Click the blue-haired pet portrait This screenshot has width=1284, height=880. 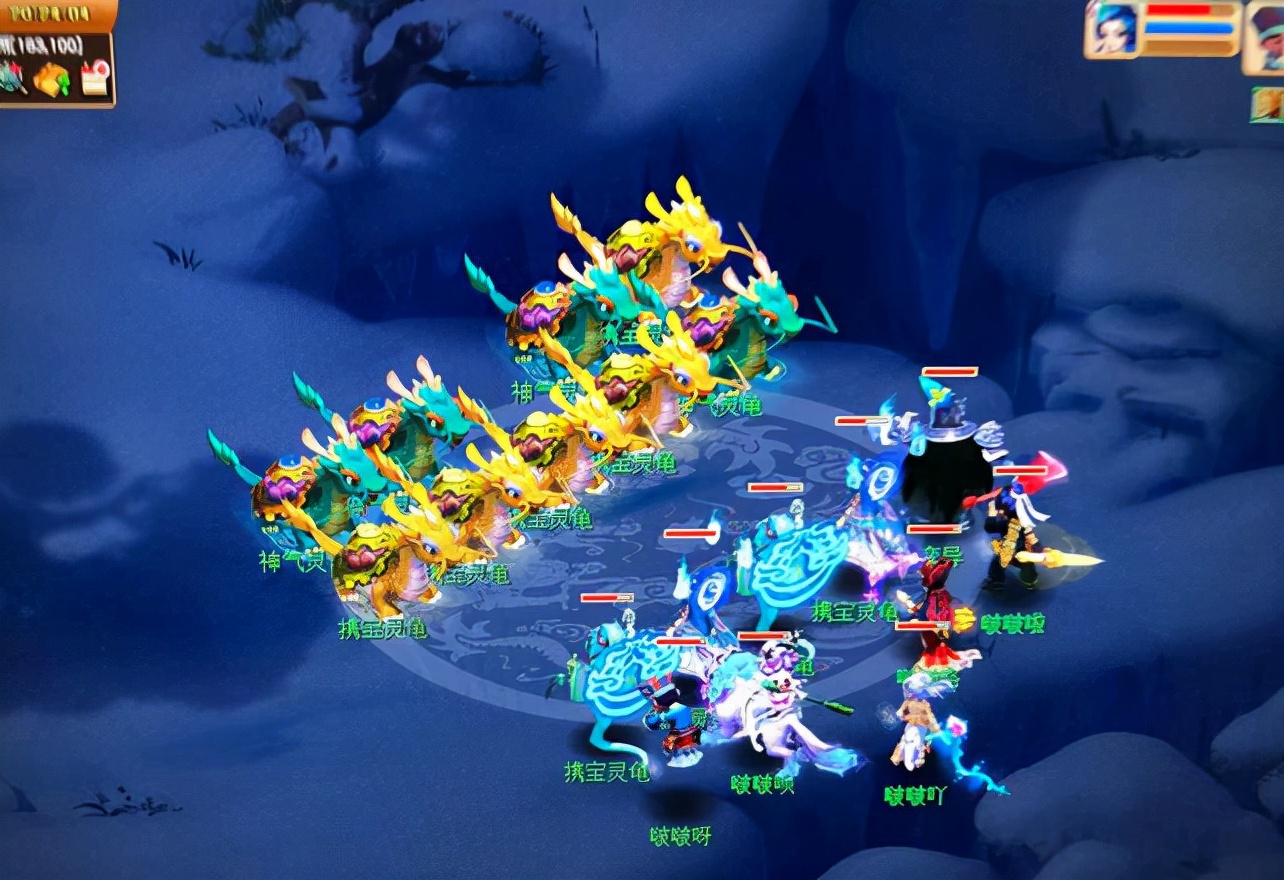1111,29
